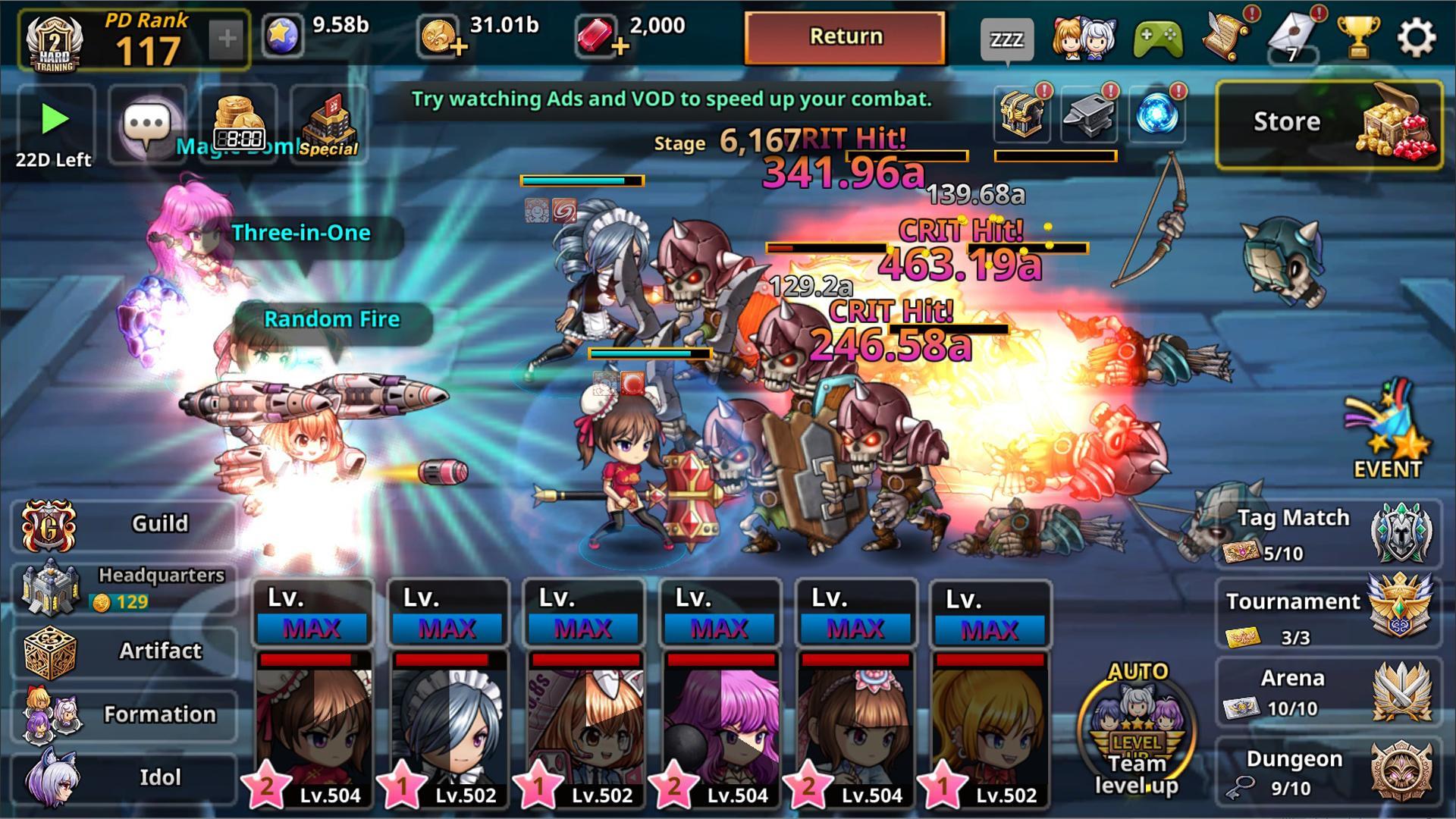Open the Idol menu
Screen dimensions: 1456x819
tap(125, 777)
